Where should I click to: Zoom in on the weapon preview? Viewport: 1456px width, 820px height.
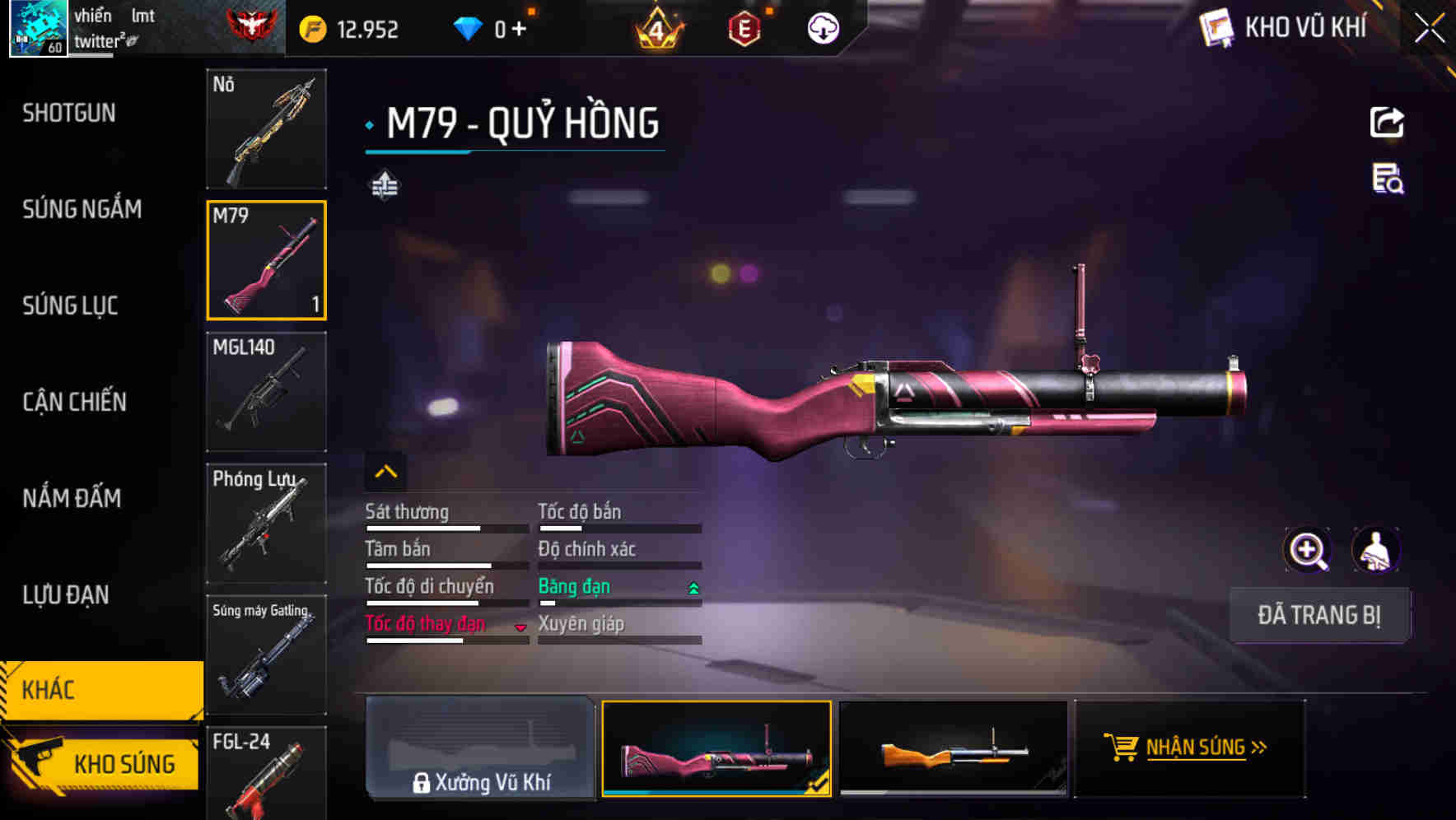pos(1308,550)
